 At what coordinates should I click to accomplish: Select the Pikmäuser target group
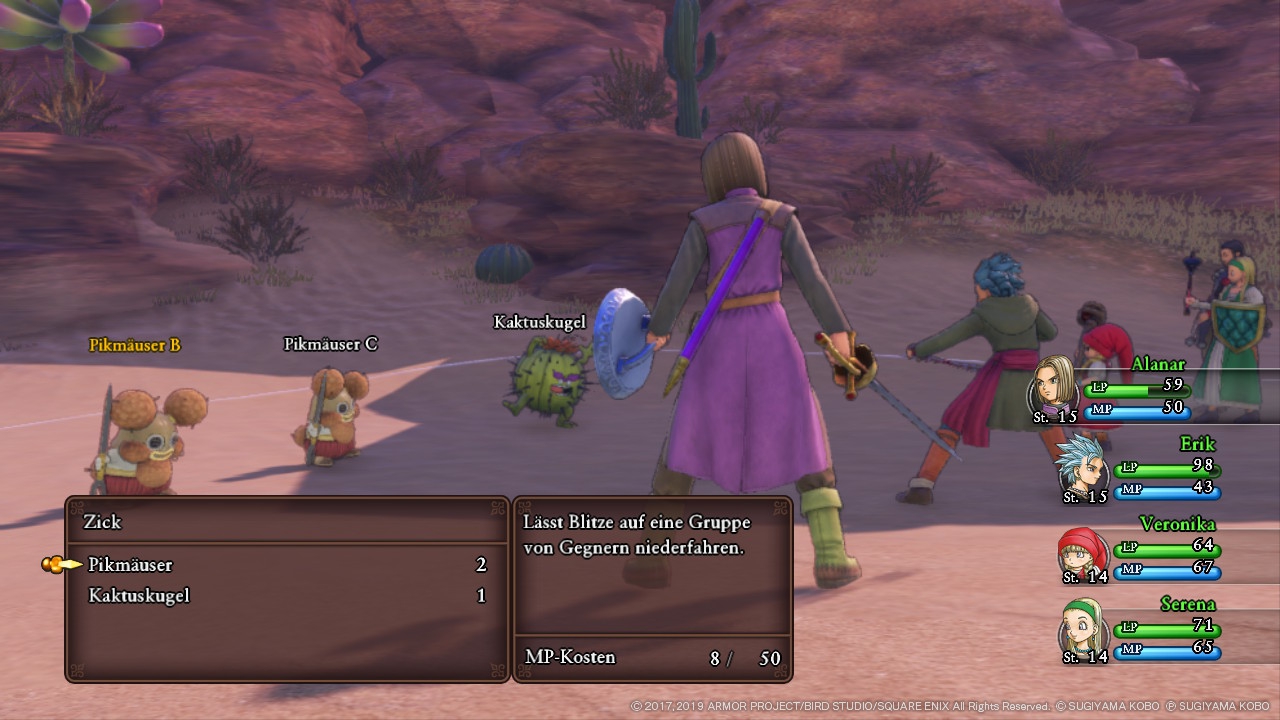coord(130,565)
